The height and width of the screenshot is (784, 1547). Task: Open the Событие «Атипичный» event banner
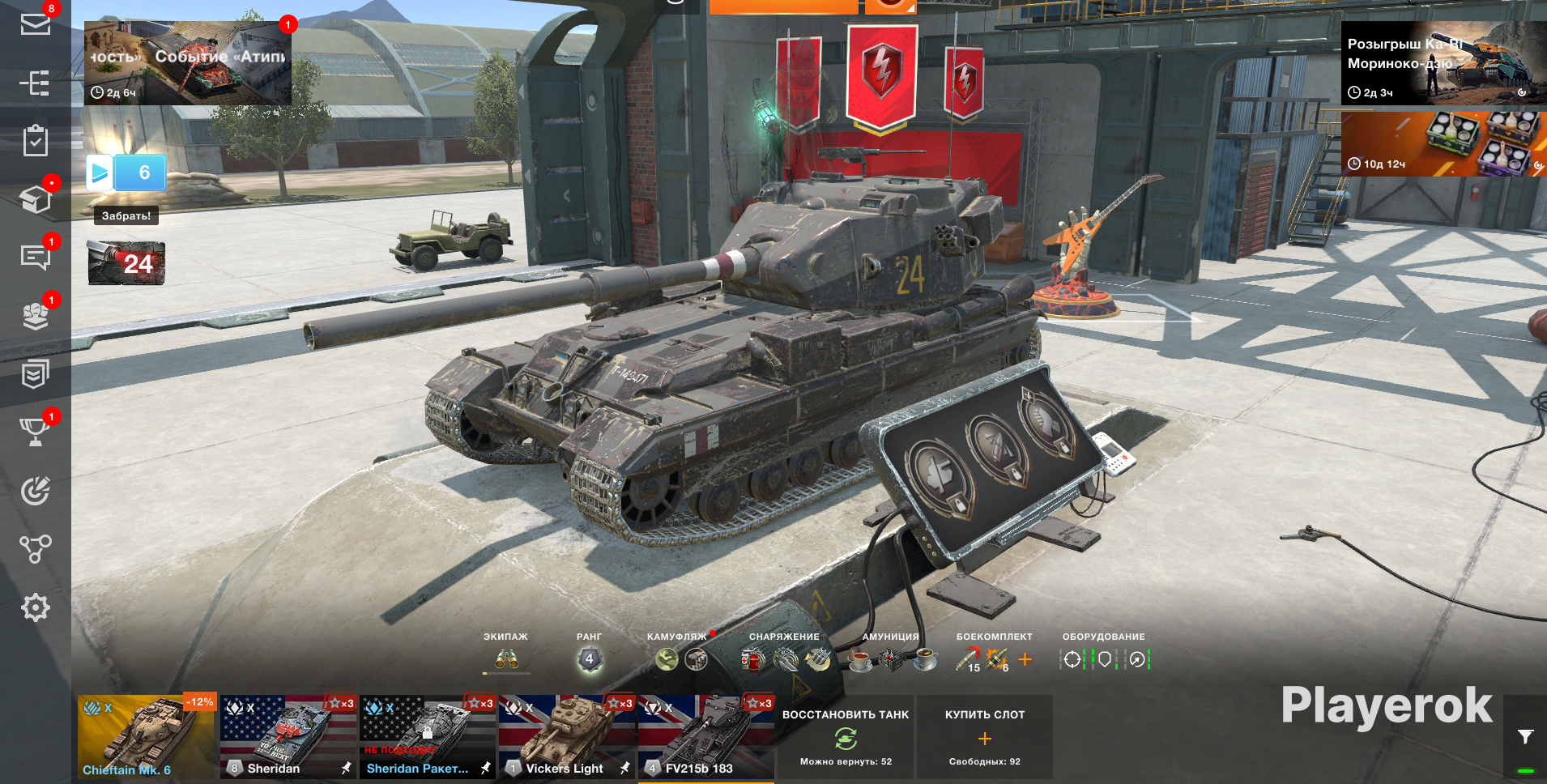coord(188,63)
